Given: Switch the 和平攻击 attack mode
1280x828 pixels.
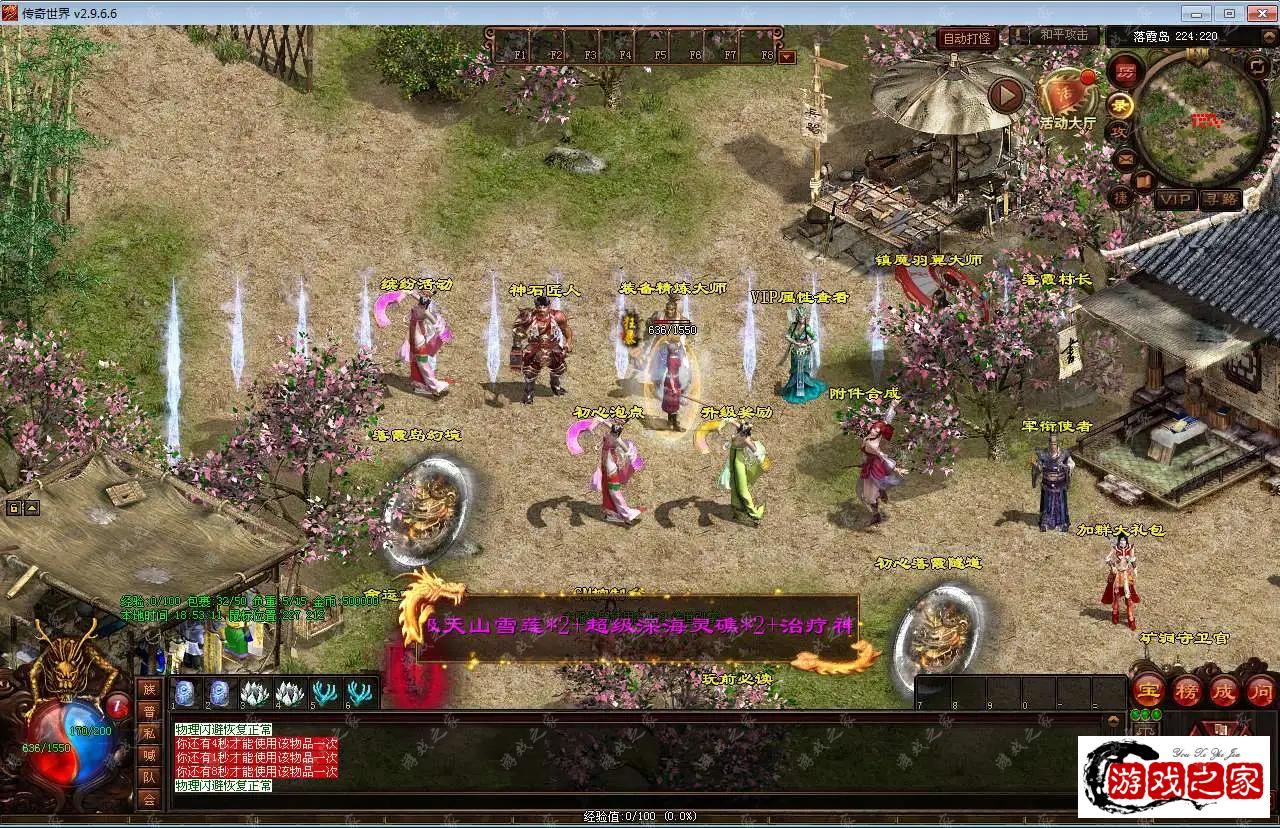Looking at the screenshot, I should (x=1063, y=35).
